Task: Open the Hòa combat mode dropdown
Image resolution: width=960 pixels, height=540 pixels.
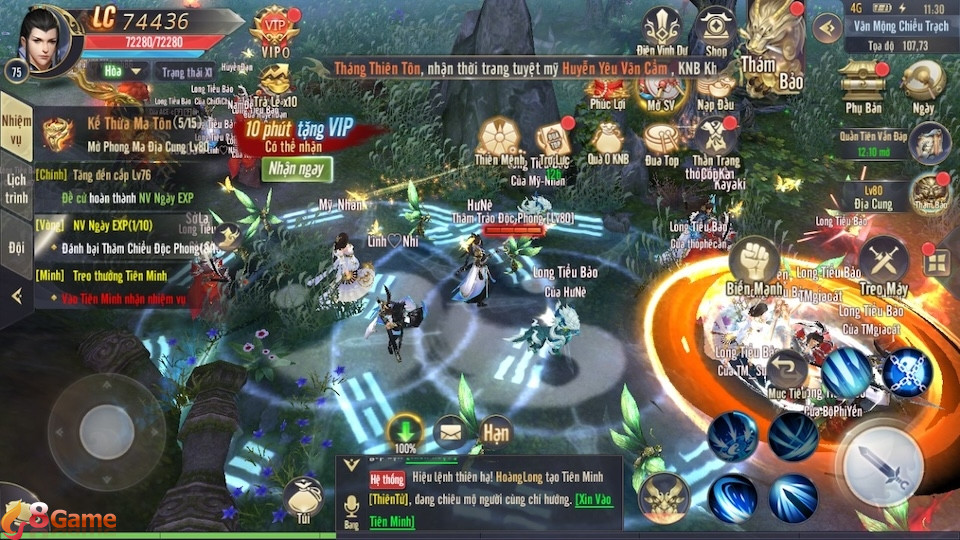Action: (x=118, y=71)
